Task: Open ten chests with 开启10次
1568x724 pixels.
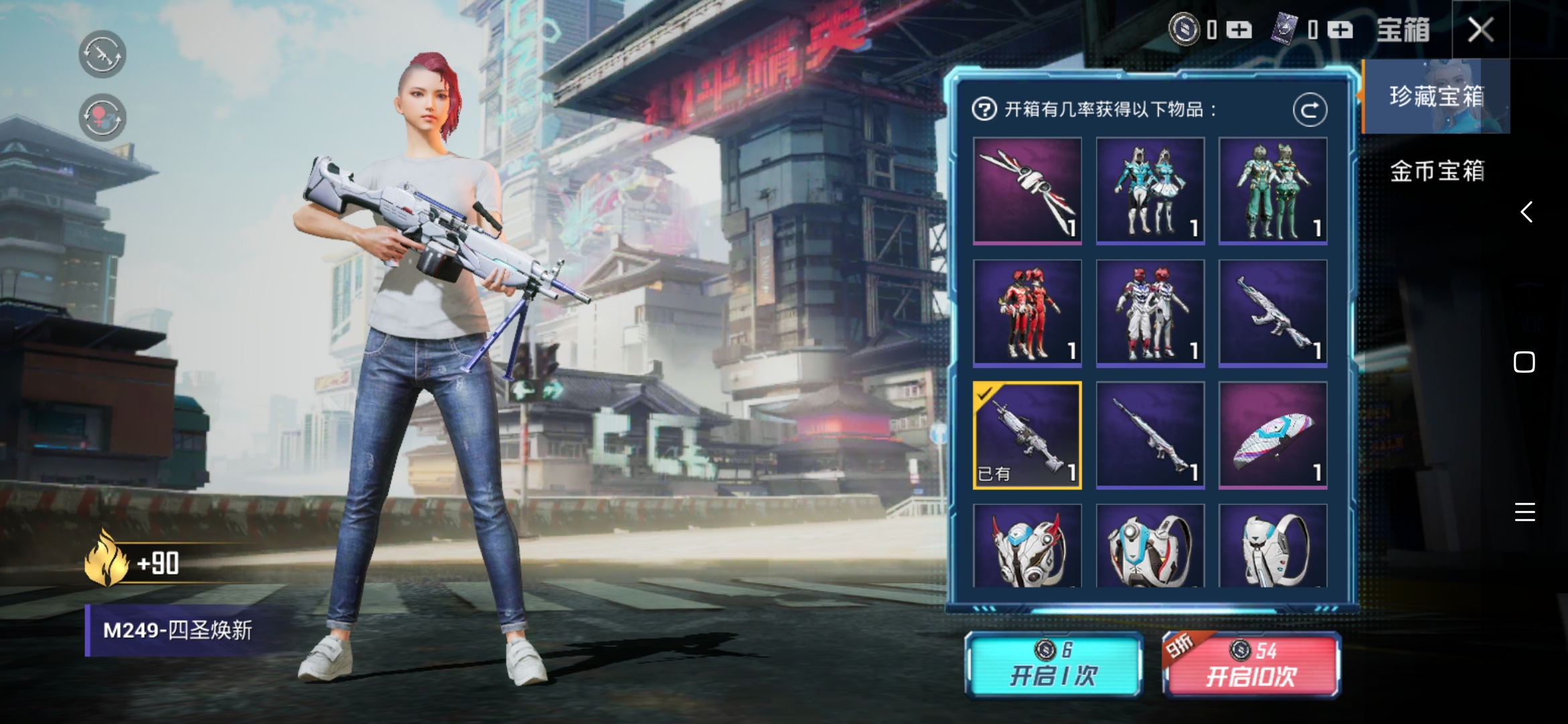Action: coord(1251,665)
